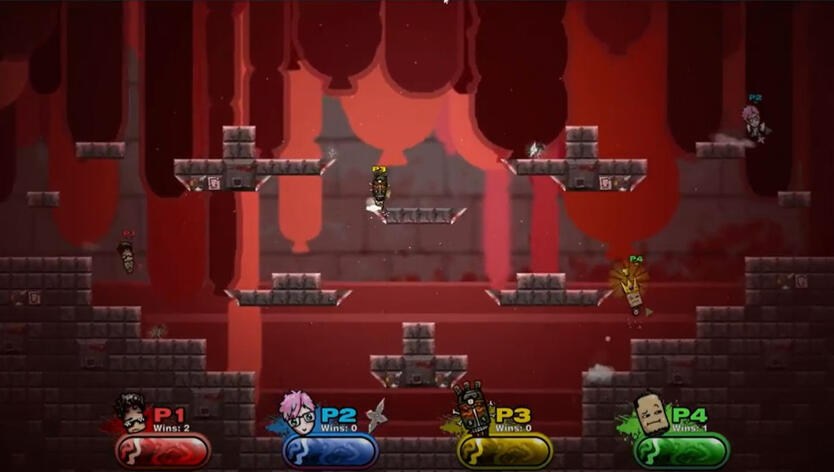Image resolution: width=834 pixels, height=472 pixels.
Task: Activate P3's yellow question mark item slot
Action: (x=505, y=450)
